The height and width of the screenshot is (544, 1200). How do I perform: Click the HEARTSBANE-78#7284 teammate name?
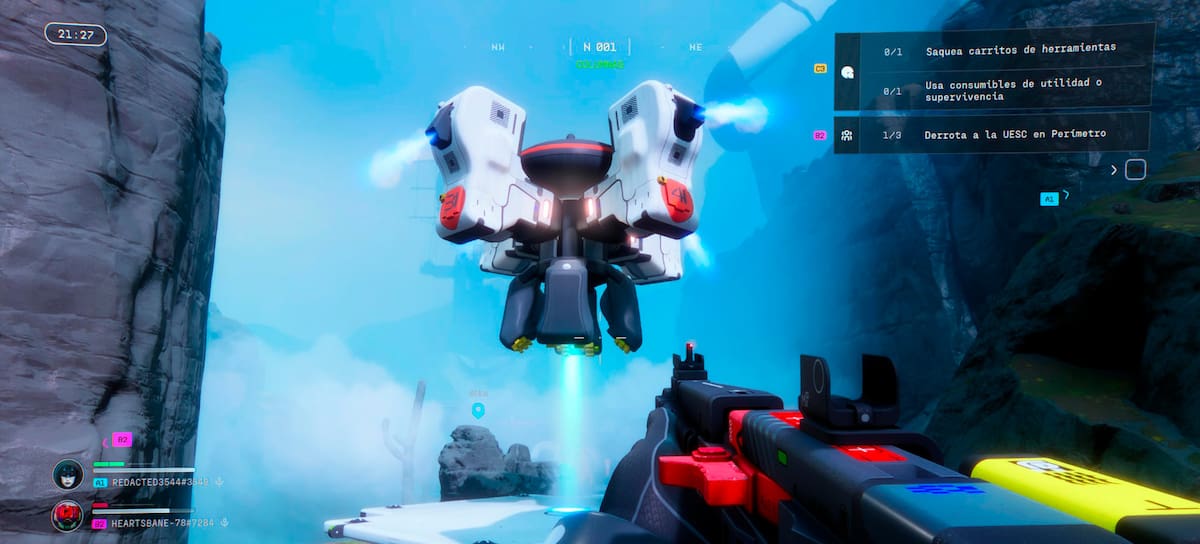pyautogui.click(x=163, y=523)
